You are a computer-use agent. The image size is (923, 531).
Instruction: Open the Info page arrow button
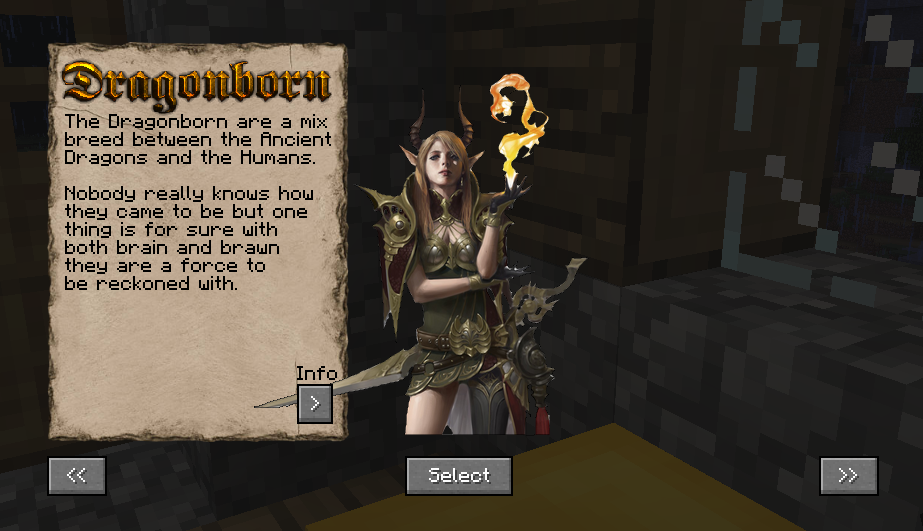(315, 403)
